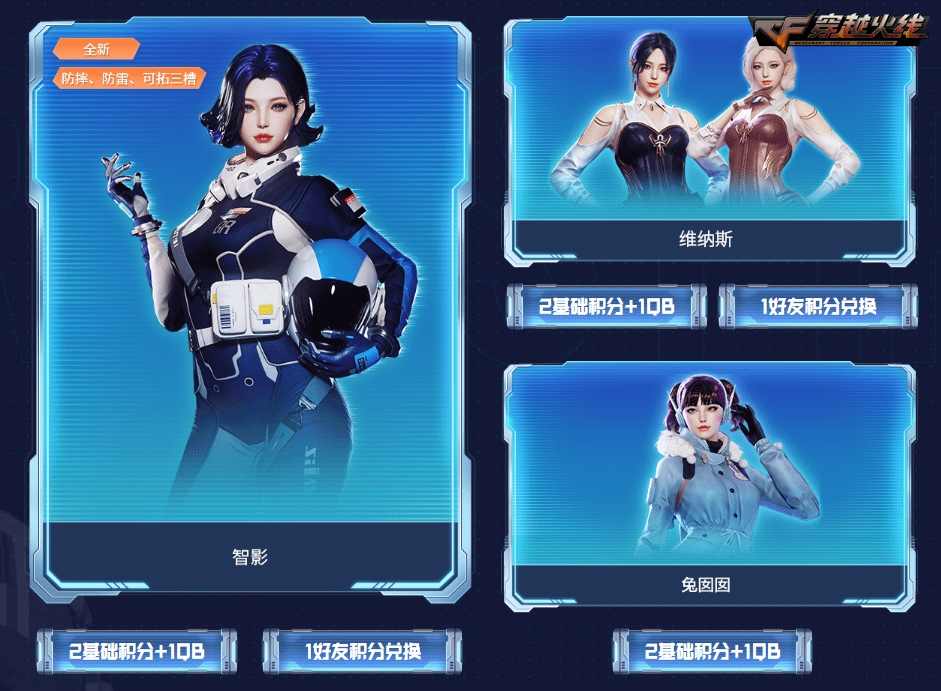Choose the 维纳斯 character card
941x691 pixels.
pos(709,140)
